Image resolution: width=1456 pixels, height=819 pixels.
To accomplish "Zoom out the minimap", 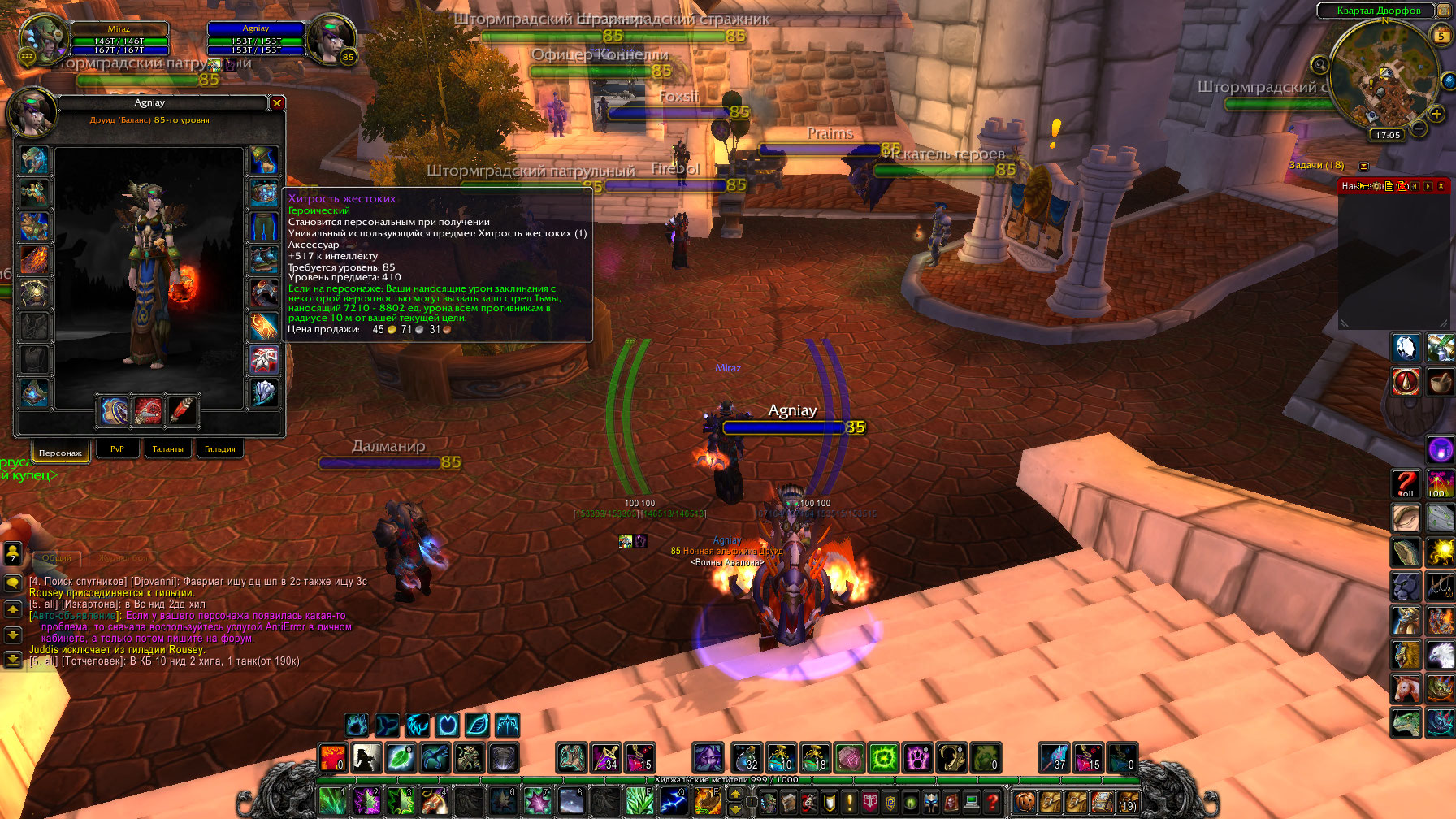I will [1418, 128].
